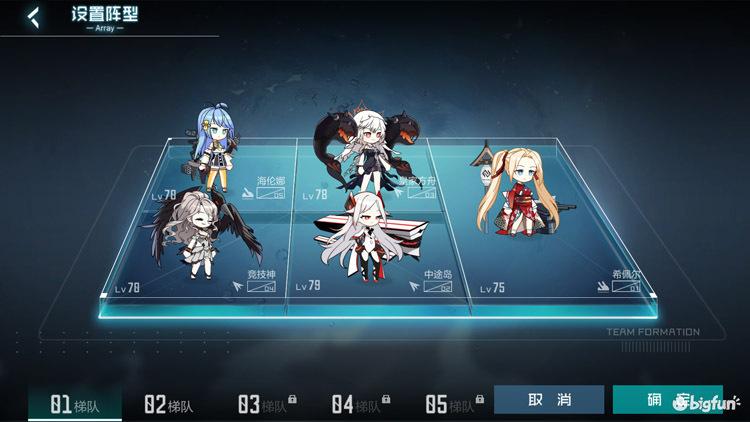Switch to the 02 梯队 tab
The height and width of the screenshot is (422, 750).
[x=168, y=404]
